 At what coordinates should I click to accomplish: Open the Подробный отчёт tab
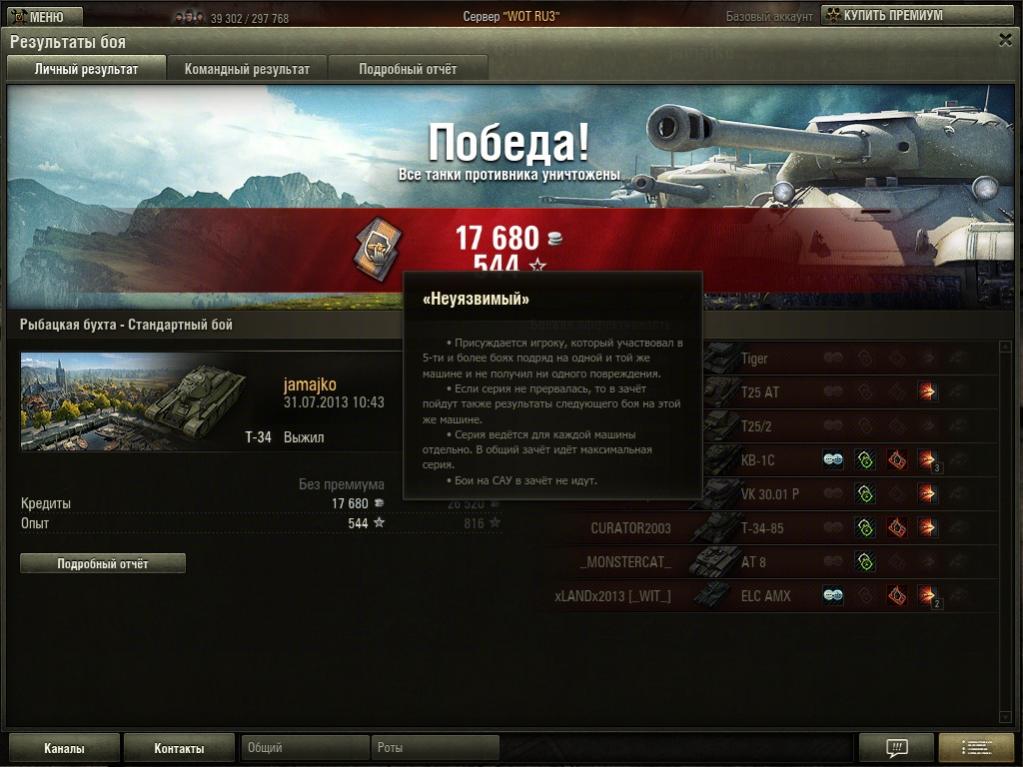click(407, 69)
